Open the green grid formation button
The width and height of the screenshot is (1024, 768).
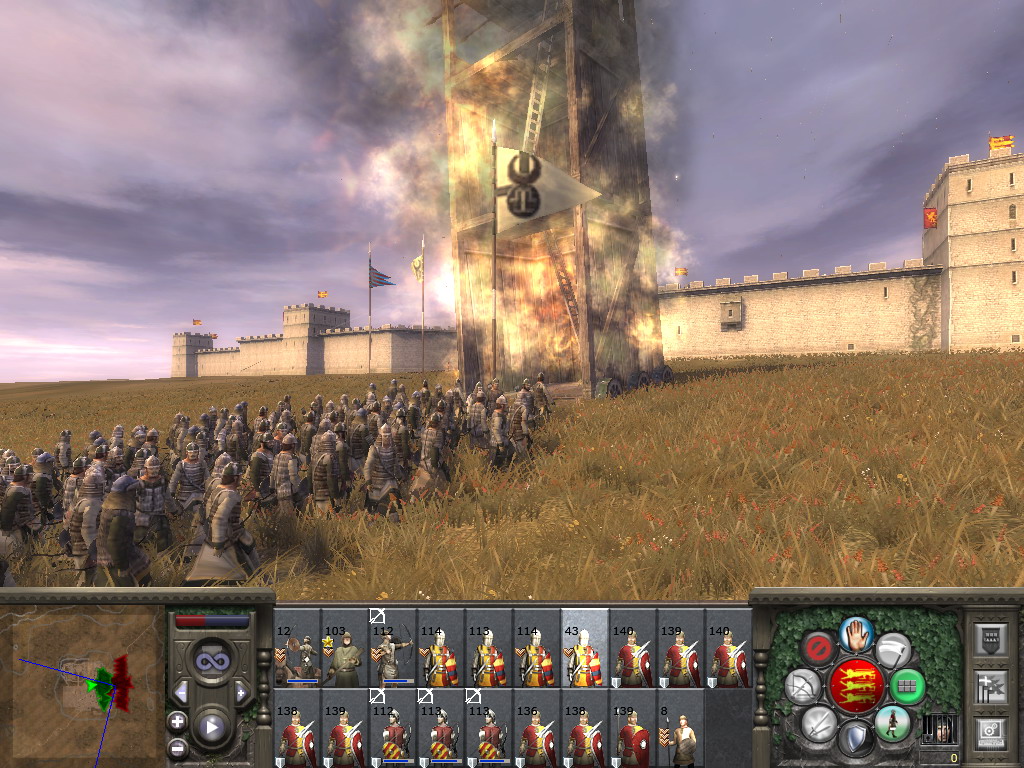(908, 687)
